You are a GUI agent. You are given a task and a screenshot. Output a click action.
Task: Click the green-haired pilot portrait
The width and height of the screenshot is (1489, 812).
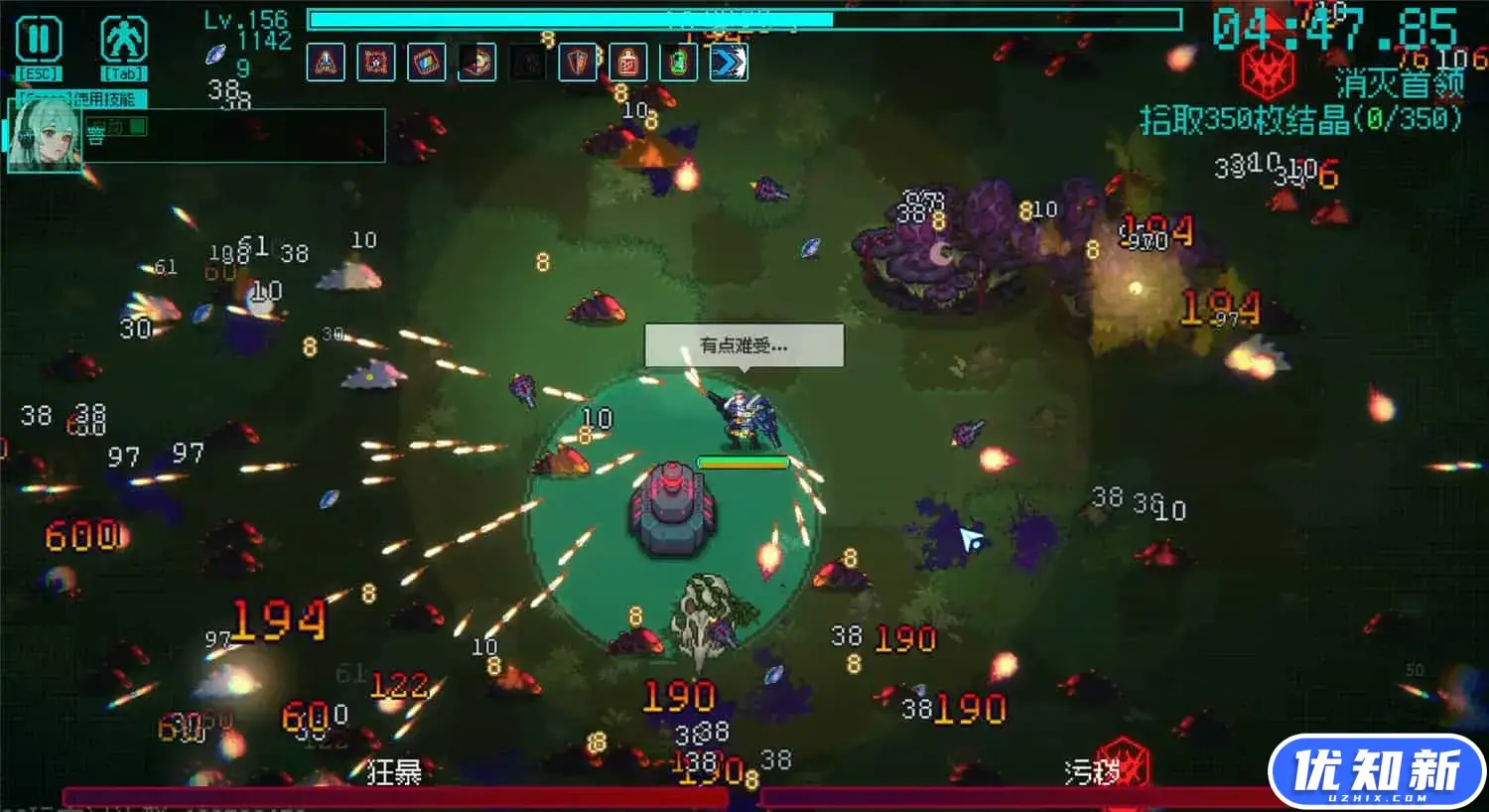coord(43,136)
